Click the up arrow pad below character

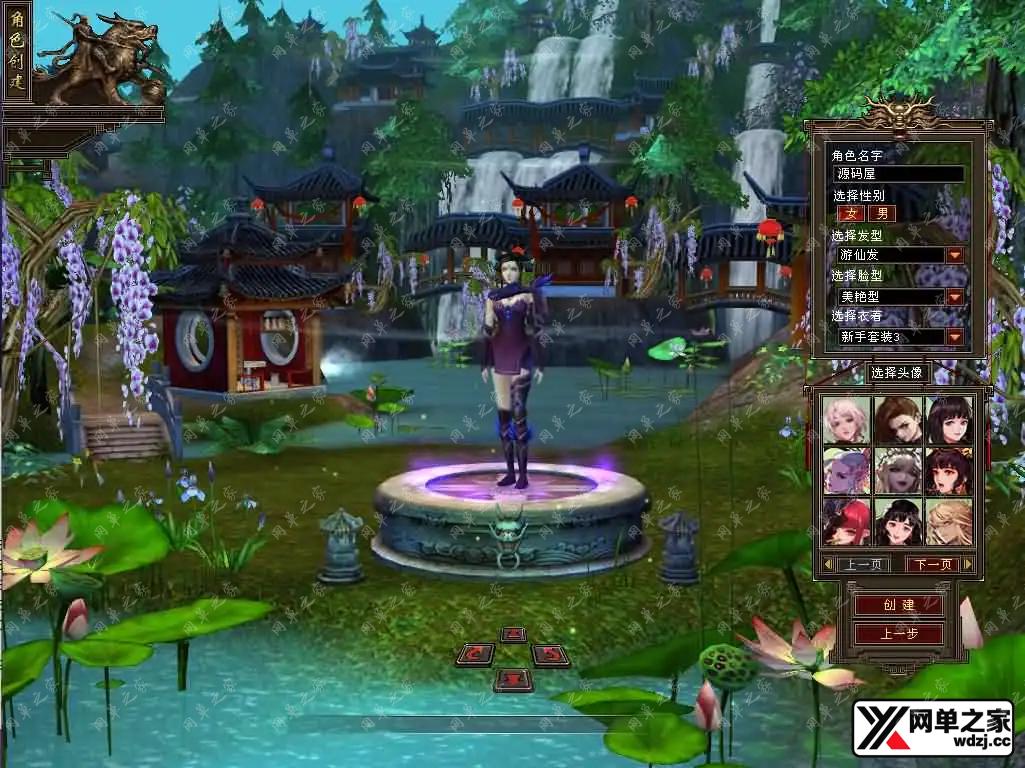513,634
